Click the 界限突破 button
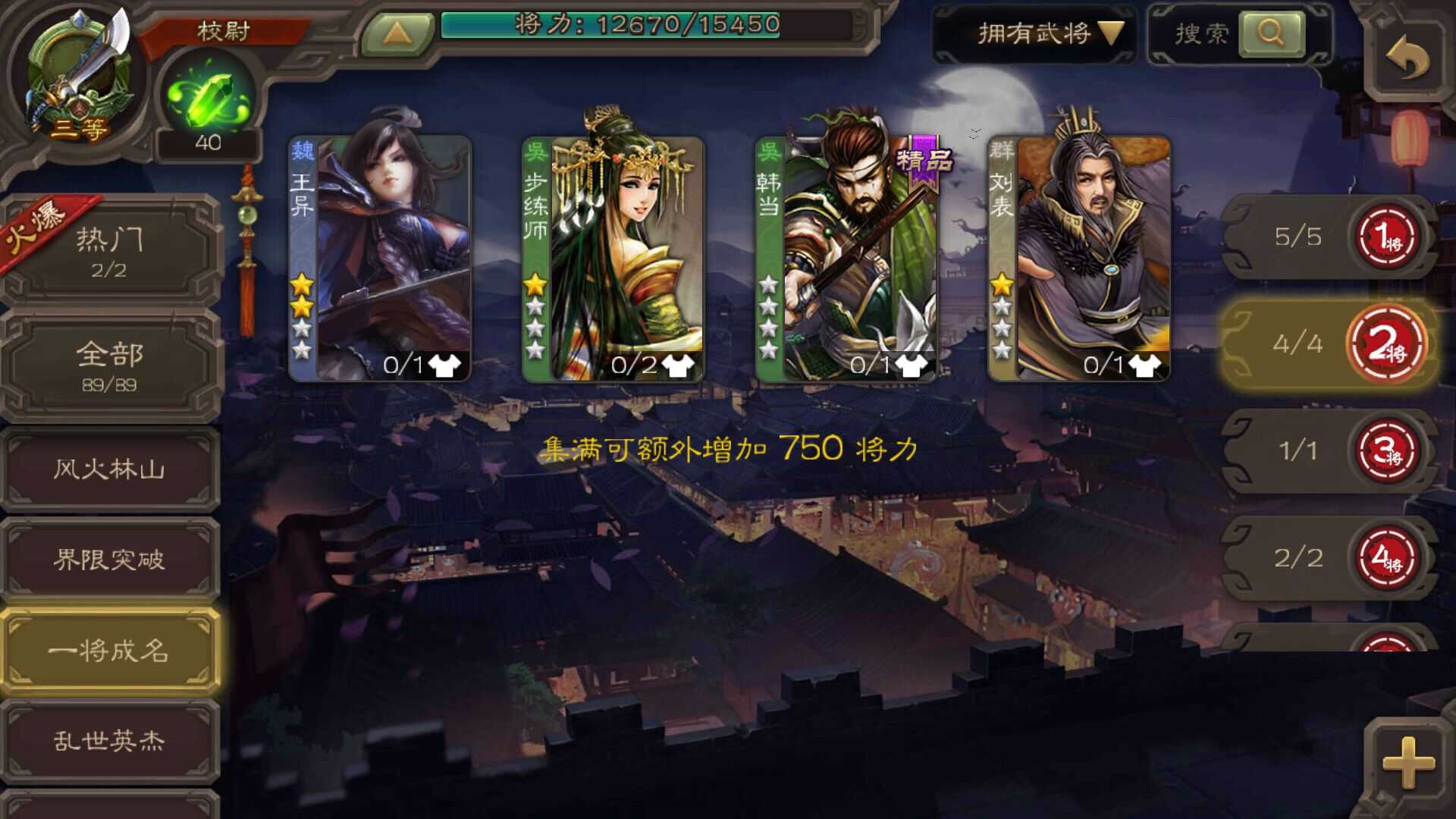This screenshot has width=1456, height=819. tap(111, 560)
